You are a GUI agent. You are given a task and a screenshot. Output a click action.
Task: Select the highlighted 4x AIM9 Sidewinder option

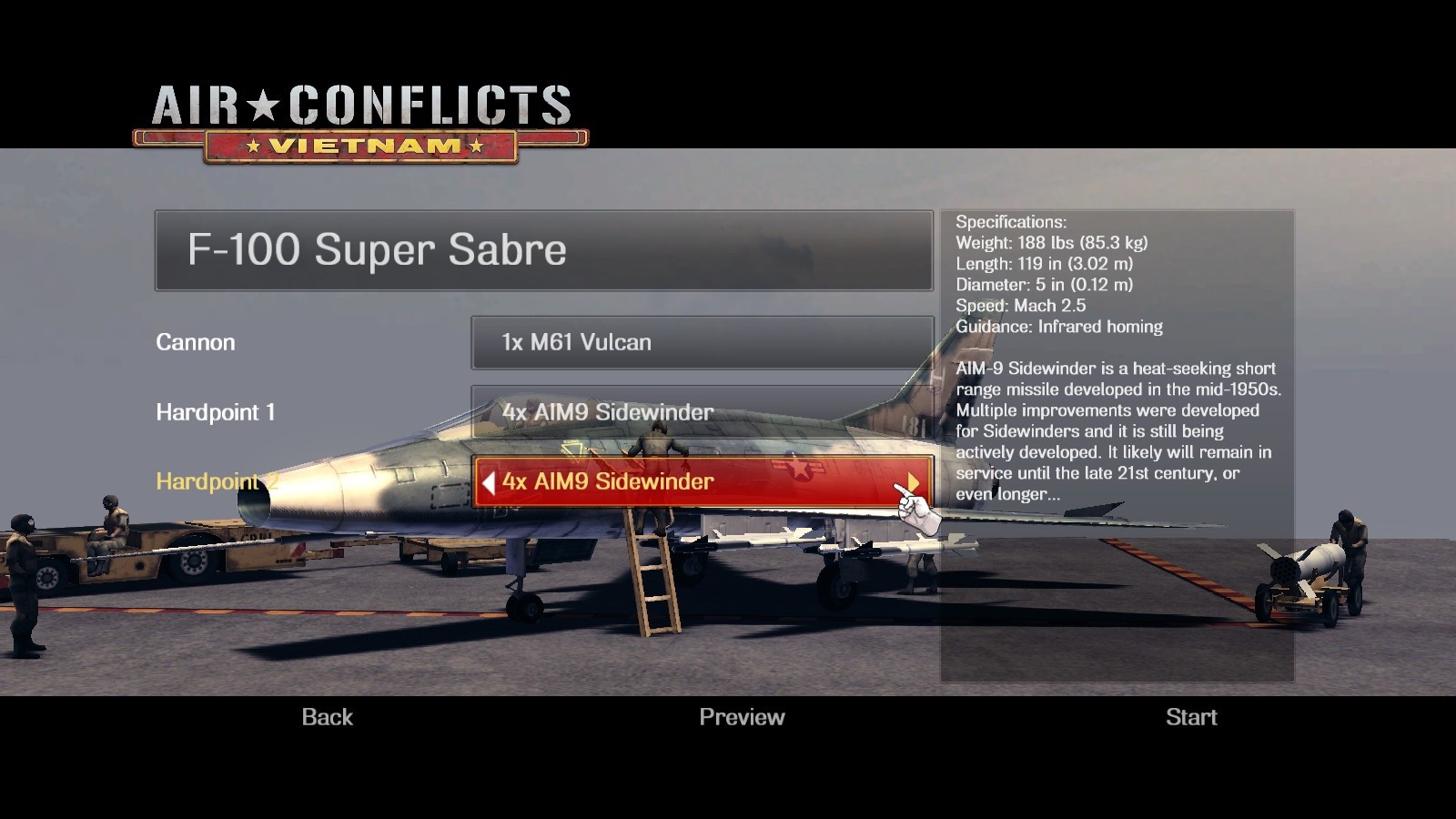[701, 481]
